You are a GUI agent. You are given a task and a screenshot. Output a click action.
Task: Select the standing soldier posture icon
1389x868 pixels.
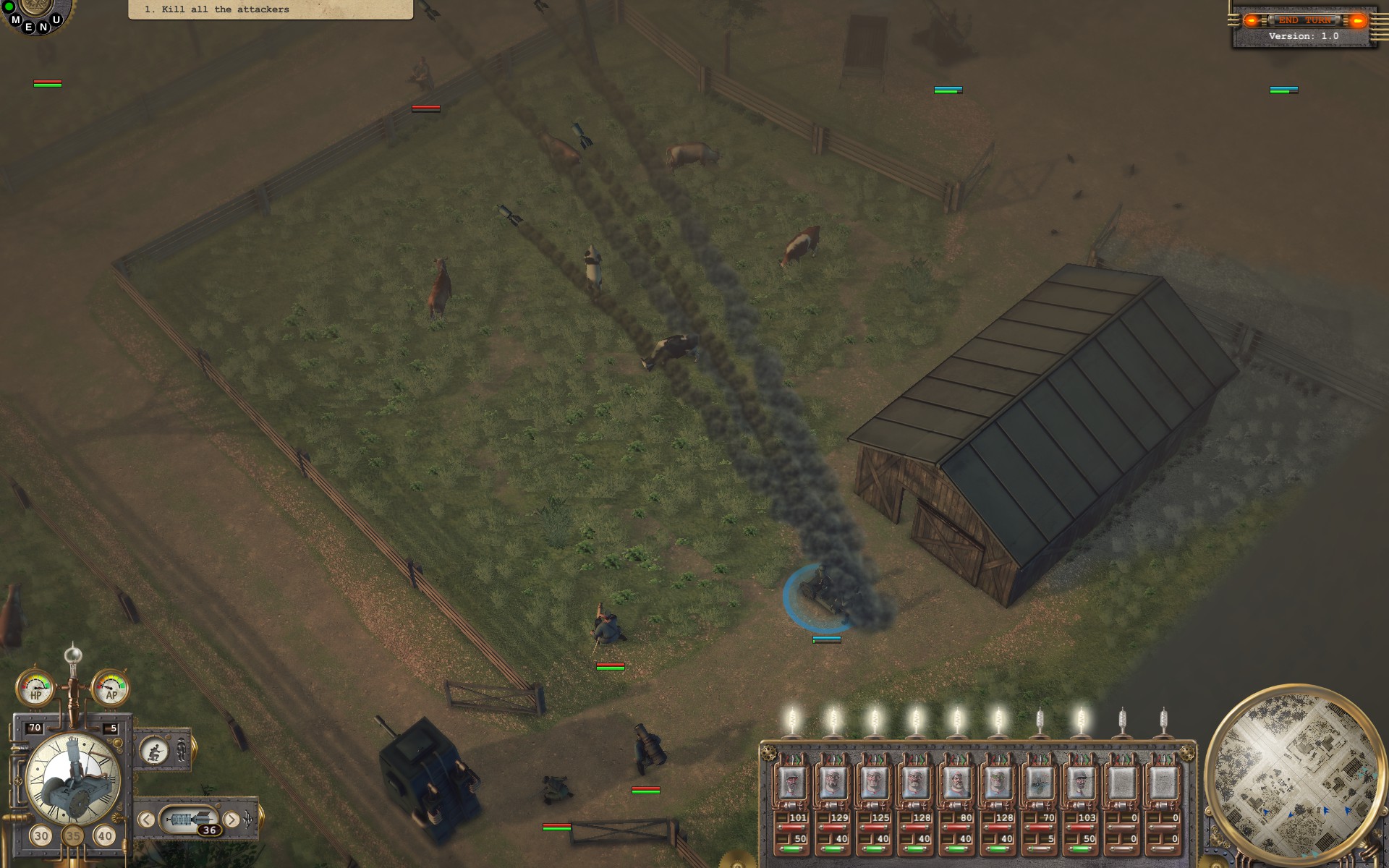[182, 751]
